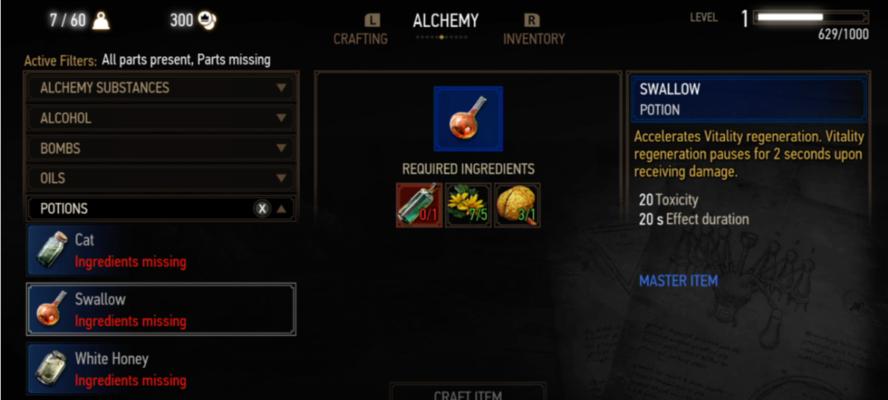Select the missing alcohol bottle ingredient
Image resolution: width=888 pixels, height=400 pixels.
tap(419, 205)
